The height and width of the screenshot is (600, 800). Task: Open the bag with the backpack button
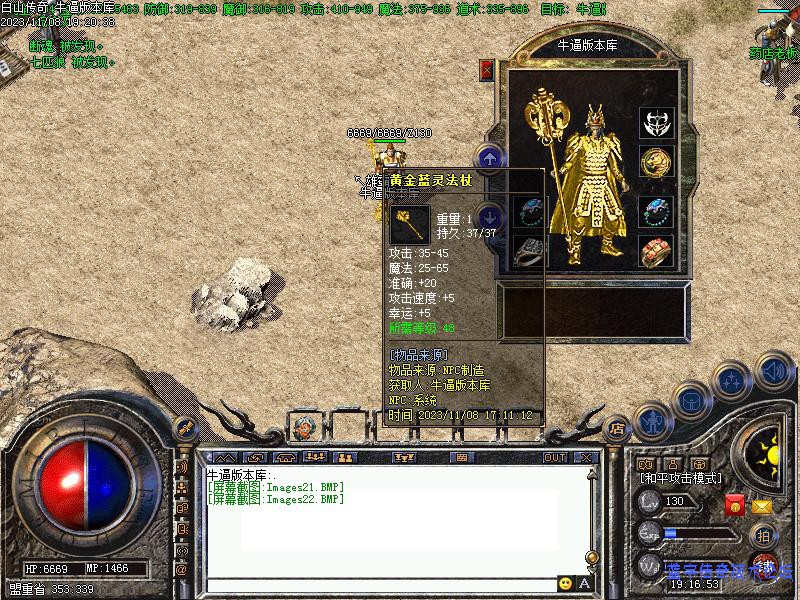coord(692,401)
